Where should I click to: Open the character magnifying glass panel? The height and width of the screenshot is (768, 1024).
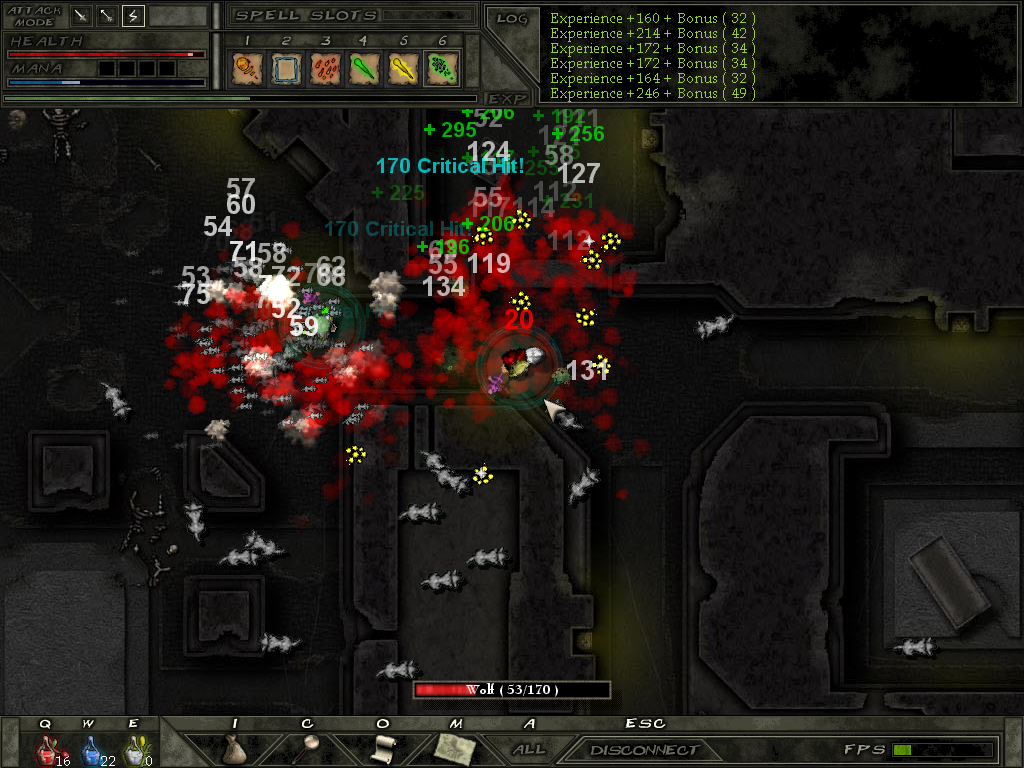tap(307, 747)
